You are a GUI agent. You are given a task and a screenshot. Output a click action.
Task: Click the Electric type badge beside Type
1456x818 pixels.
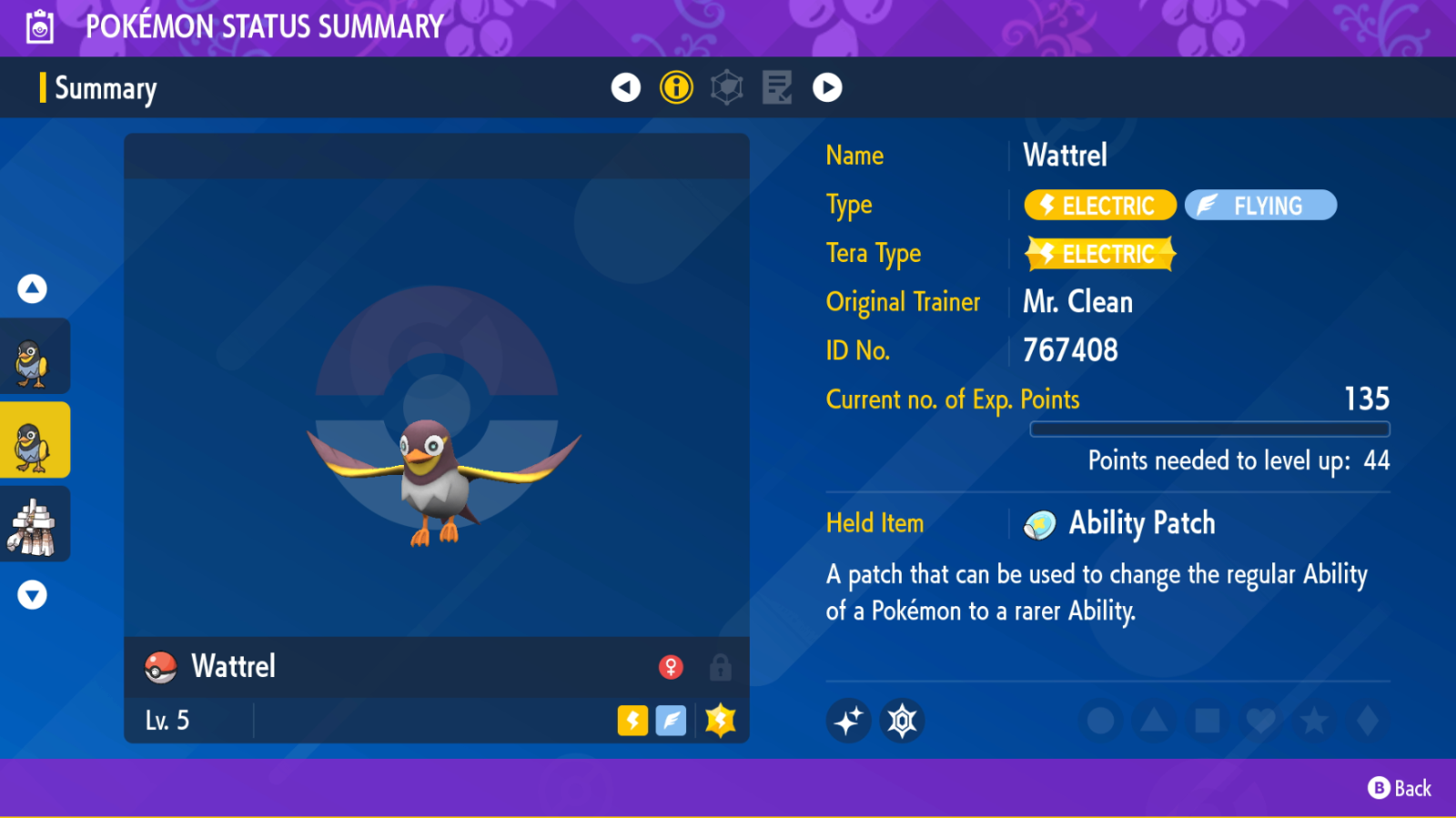point(1099,205)
